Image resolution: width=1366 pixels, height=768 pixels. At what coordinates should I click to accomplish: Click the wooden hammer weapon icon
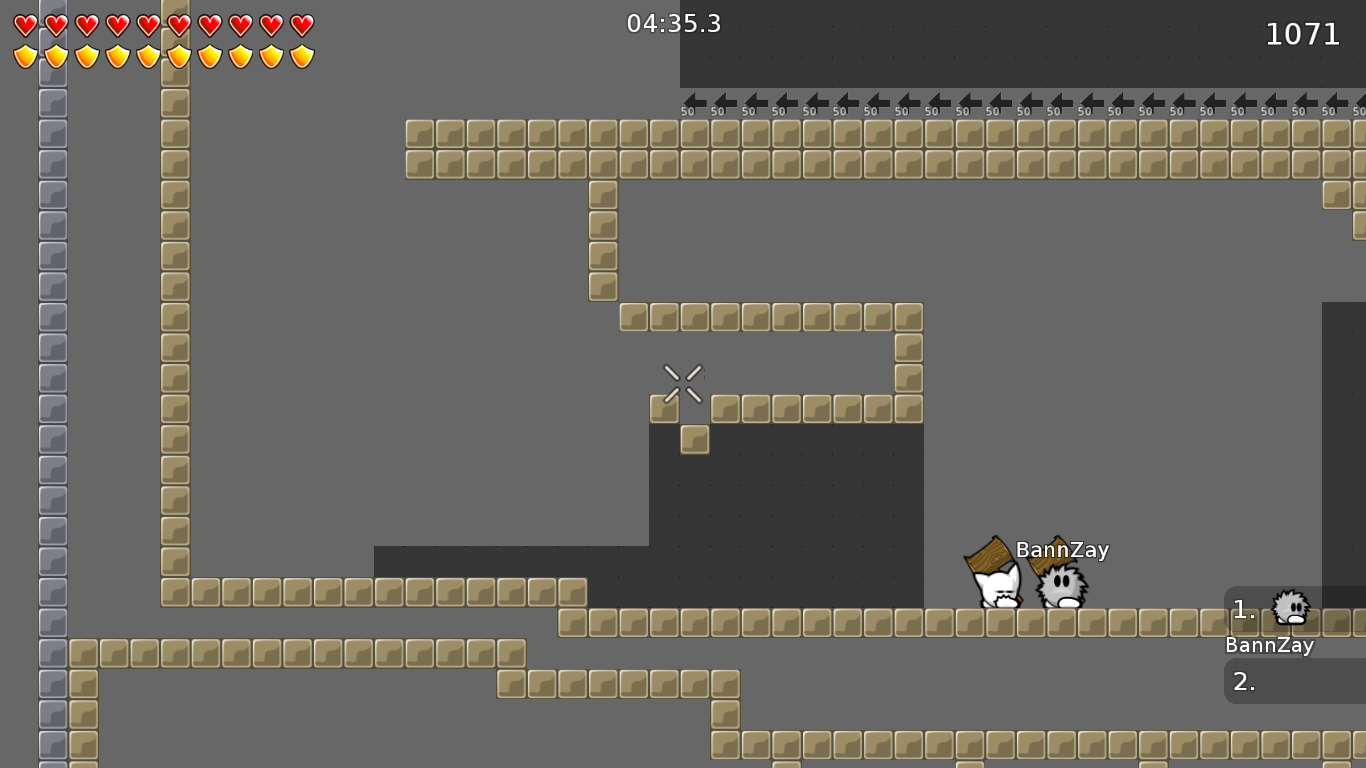pos(987,557)
